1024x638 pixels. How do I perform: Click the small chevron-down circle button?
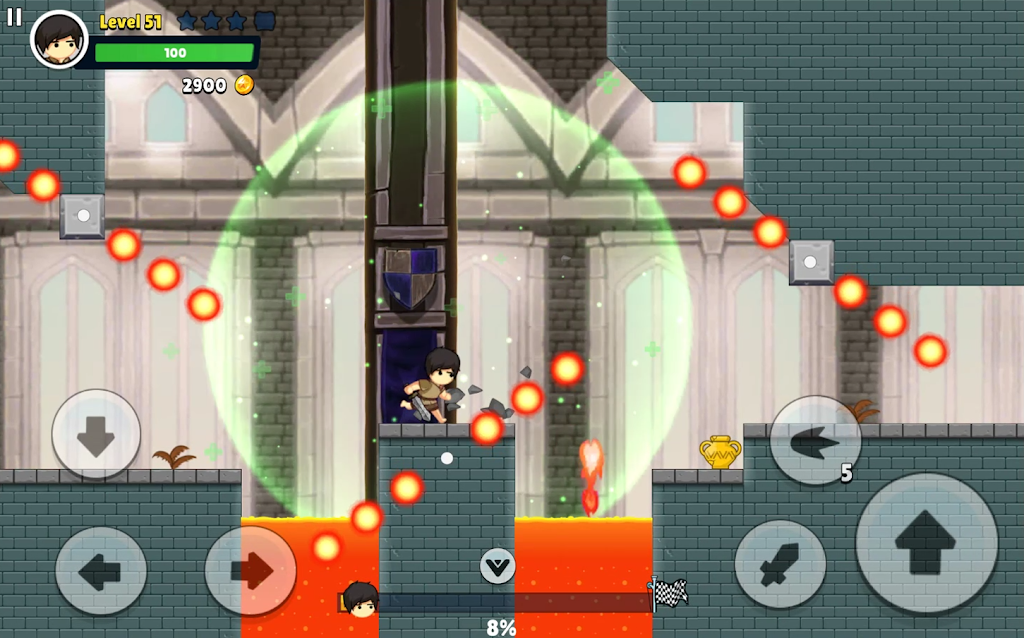pos(497,566)
